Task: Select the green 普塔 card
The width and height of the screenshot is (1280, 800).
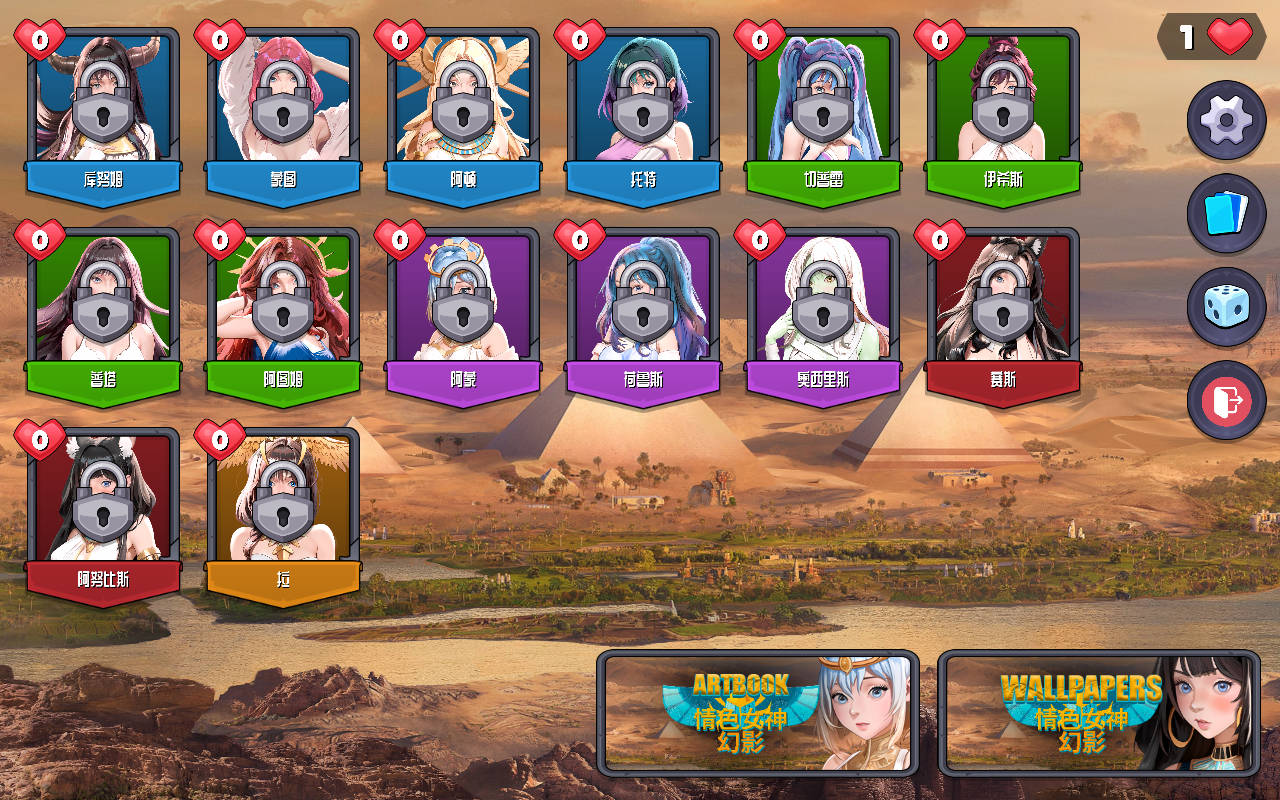Action: coord(103,310)
